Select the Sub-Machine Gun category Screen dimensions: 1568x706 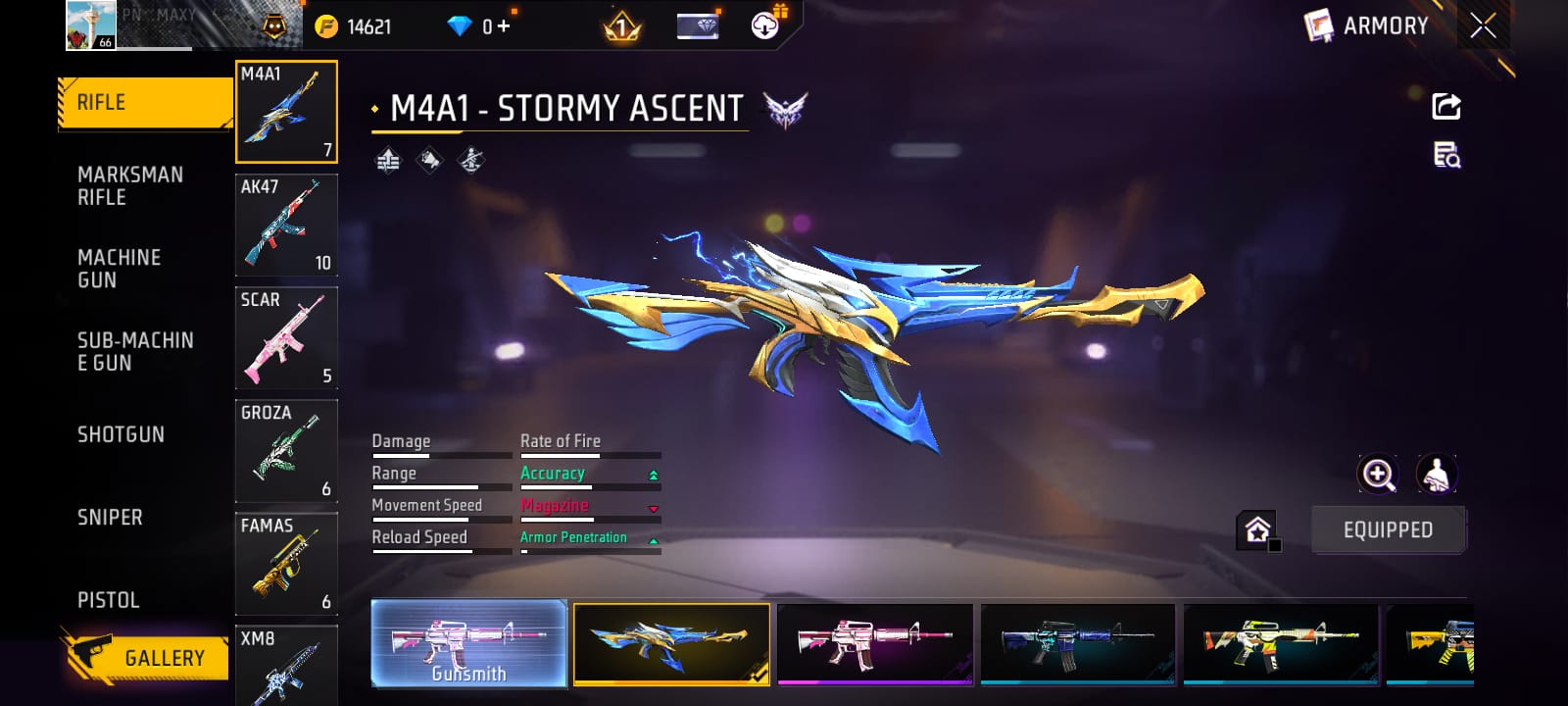(x=135, y=351)
